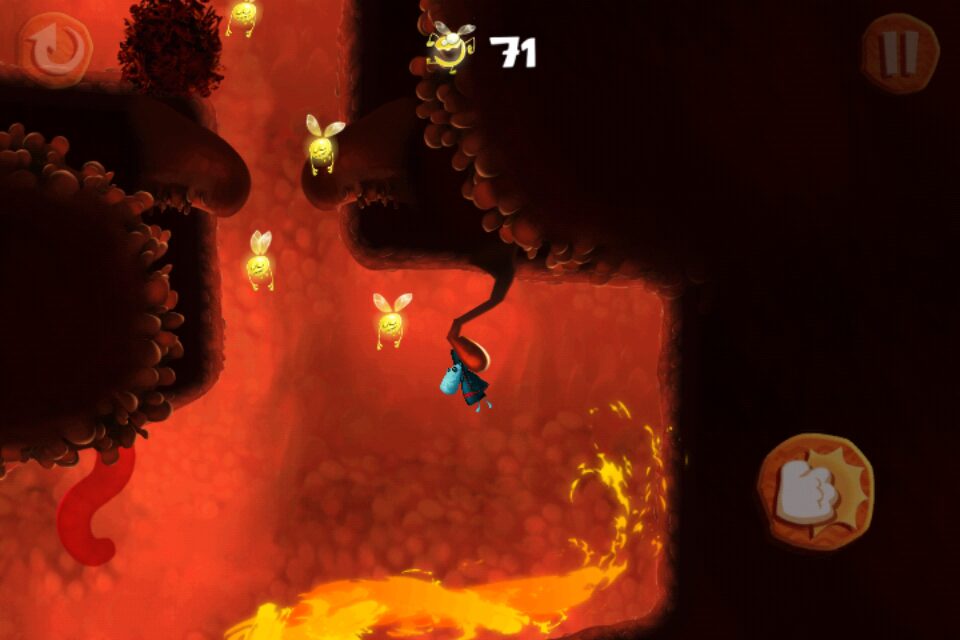Screen dimensions: 960x640
Task: Hit the punch fist button
Action: (815, 492)
